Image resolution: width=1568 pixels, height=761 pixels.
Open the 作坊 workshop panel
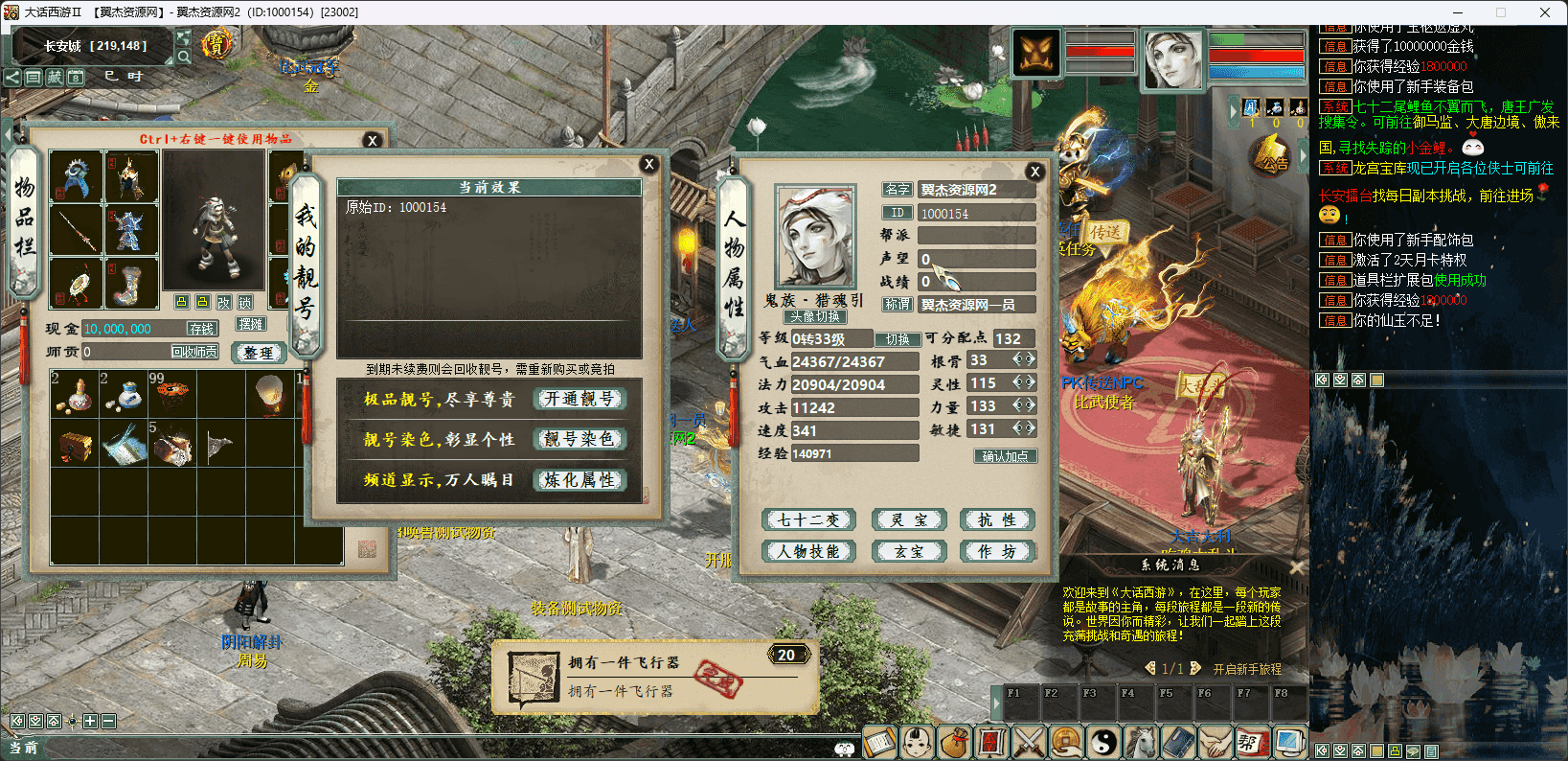[997, 551]
